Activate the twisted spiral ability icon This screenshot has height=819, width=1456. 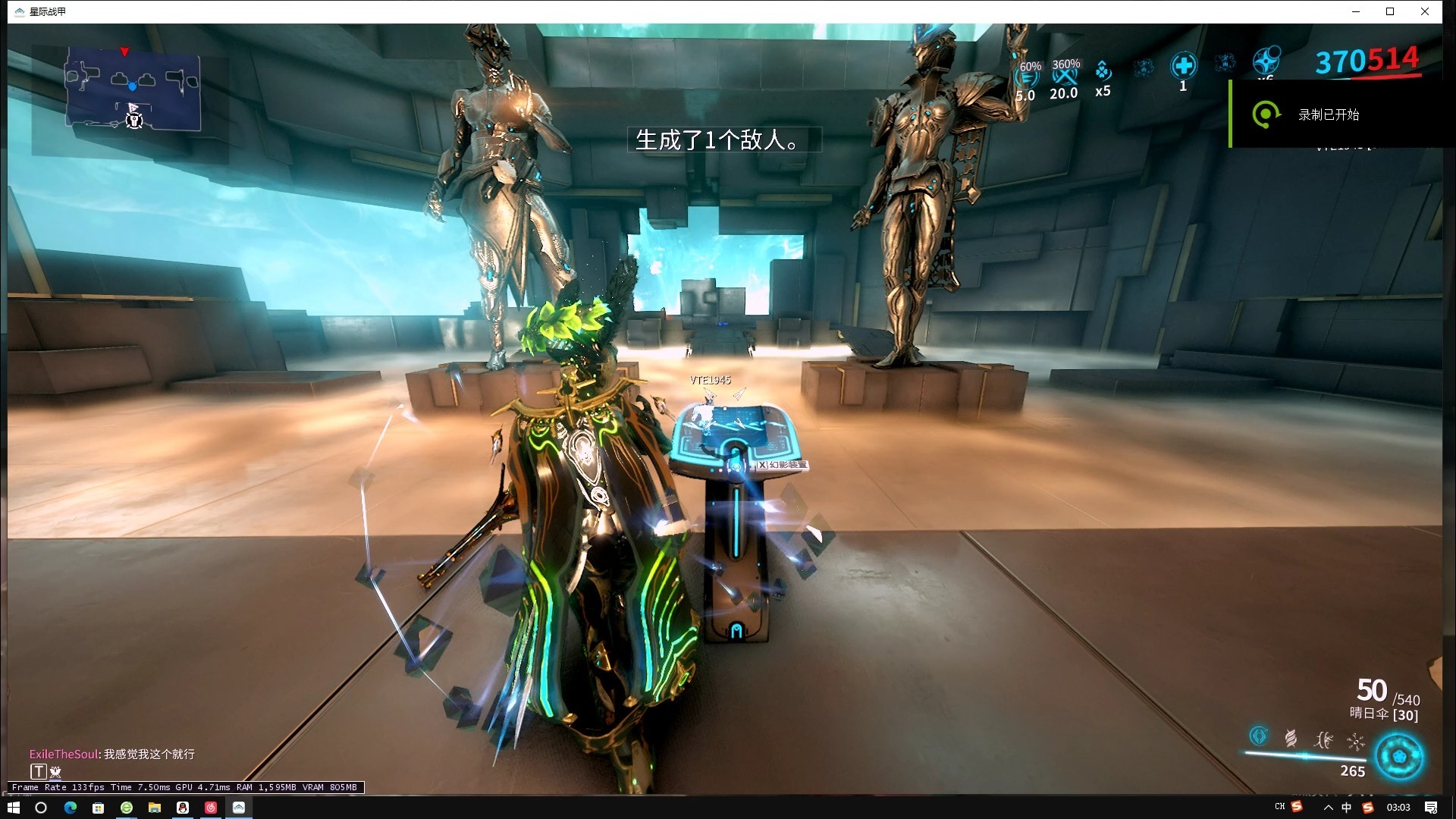pos(1291,738)
